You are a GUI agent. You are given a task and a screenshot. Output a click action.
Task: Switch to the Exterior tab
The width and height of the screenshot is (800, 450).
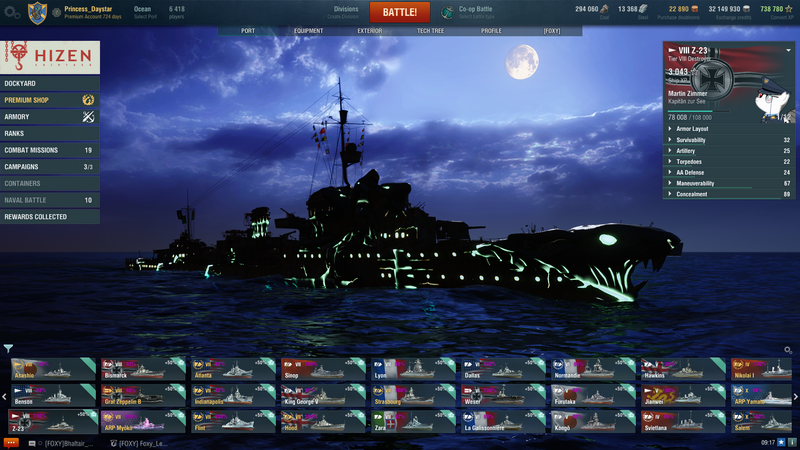point(370,31)
